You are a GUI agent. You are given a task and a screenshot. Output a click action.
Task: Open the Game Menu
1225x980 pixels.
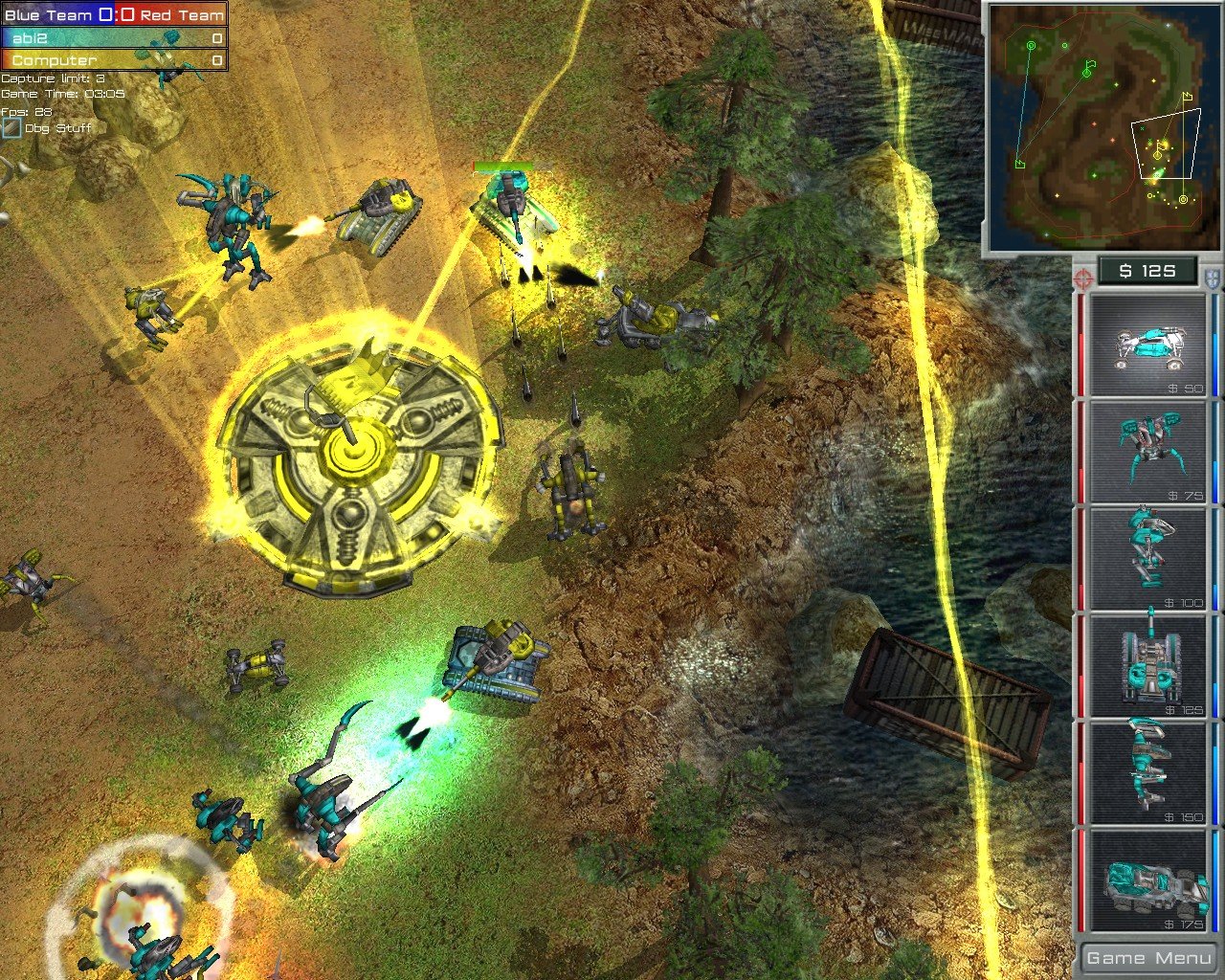(1147, 956)
